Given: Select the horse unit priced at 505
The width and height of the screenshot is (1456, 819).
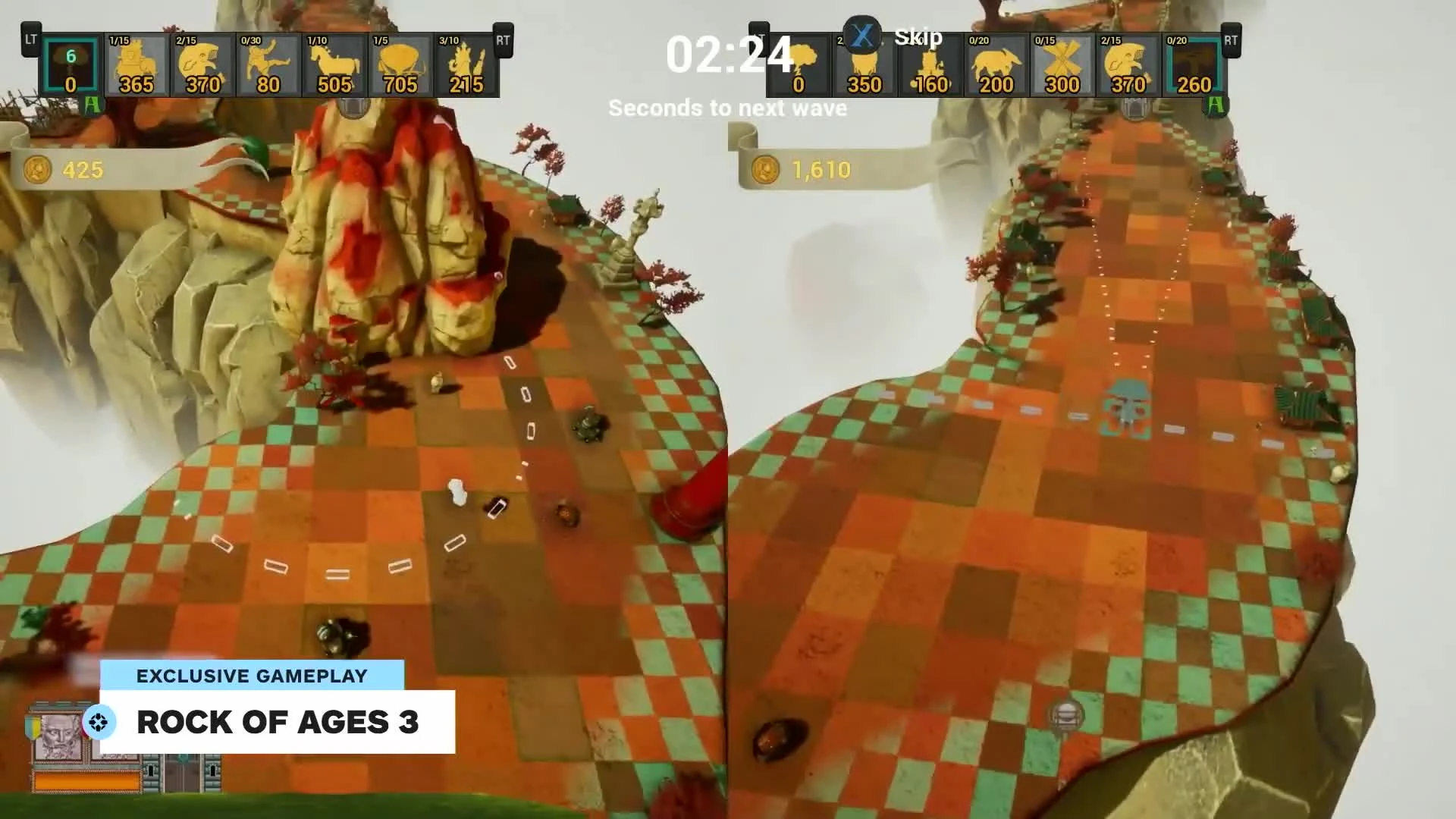Looking at the screenshot, I should pos(334,64).
